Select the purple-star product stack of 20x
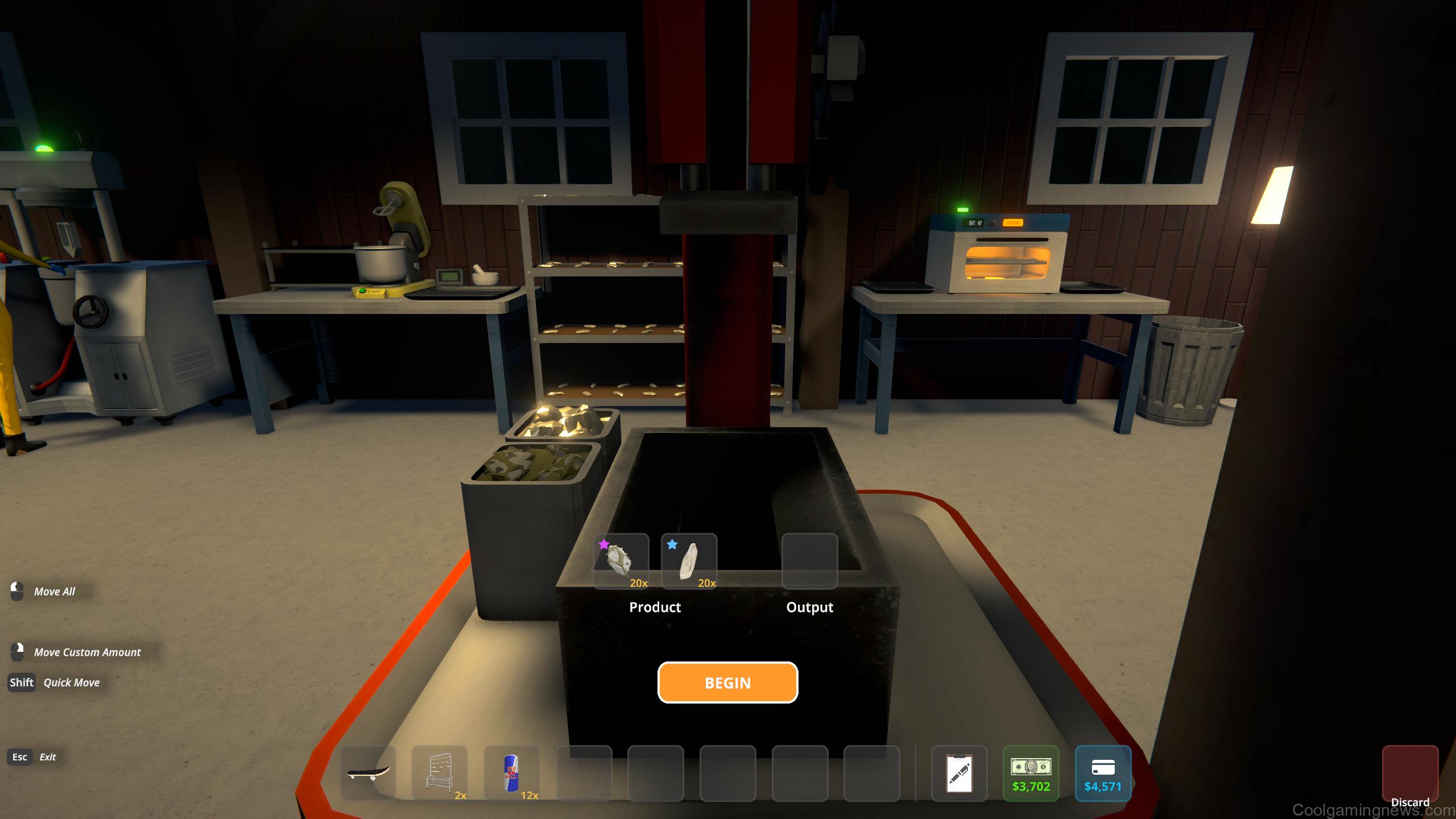Screen dimensions: 1456x819 coord(621,562)
